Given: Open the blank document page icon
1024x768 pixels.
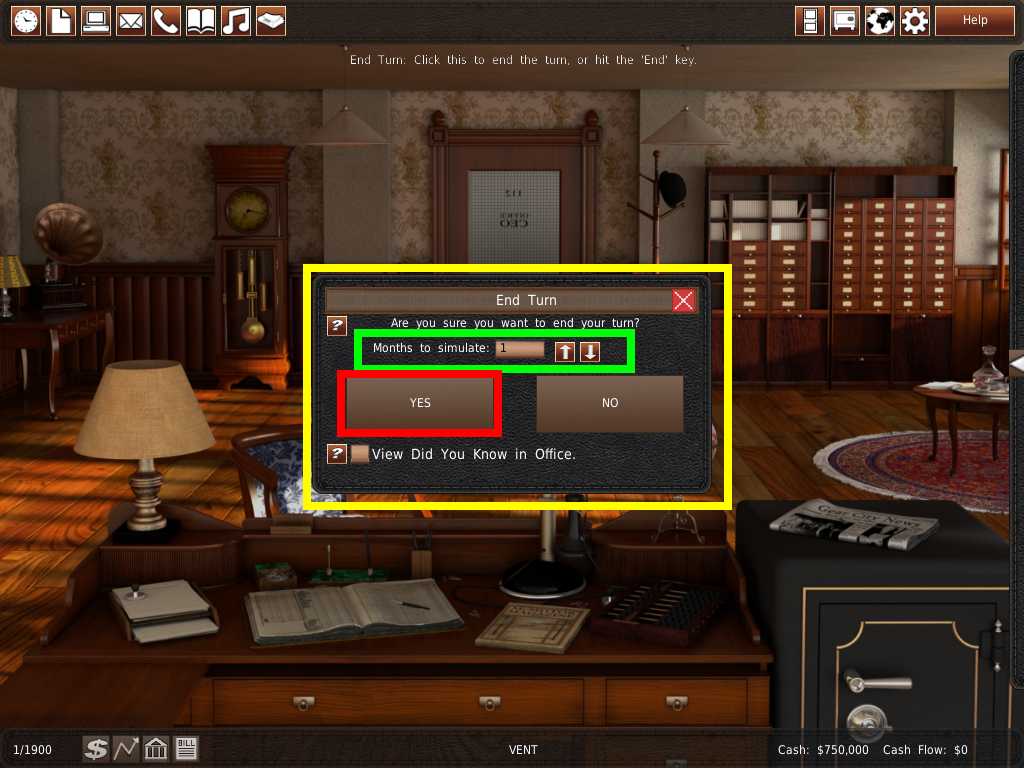Looking at the screenshot, I should click(x=61, y=20).
